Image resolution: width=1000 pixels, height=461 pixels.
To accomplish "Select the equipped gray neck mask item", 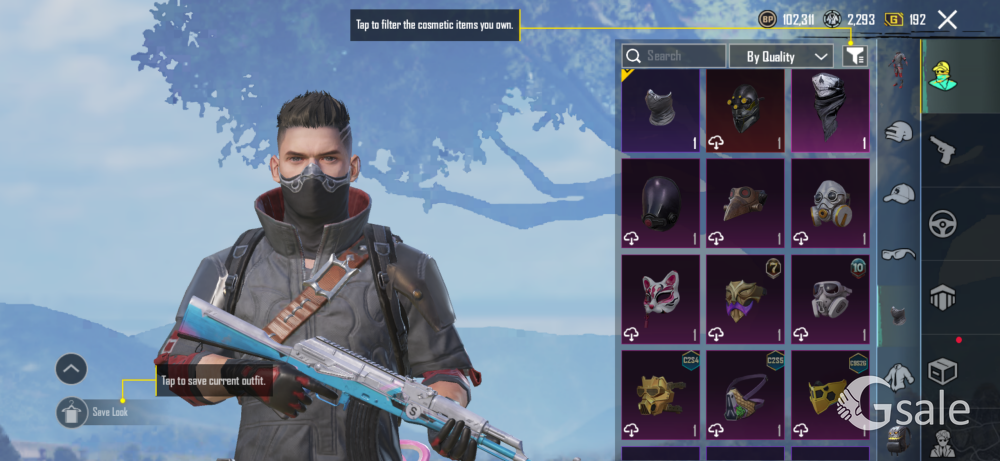I will [x=660, y=110].
